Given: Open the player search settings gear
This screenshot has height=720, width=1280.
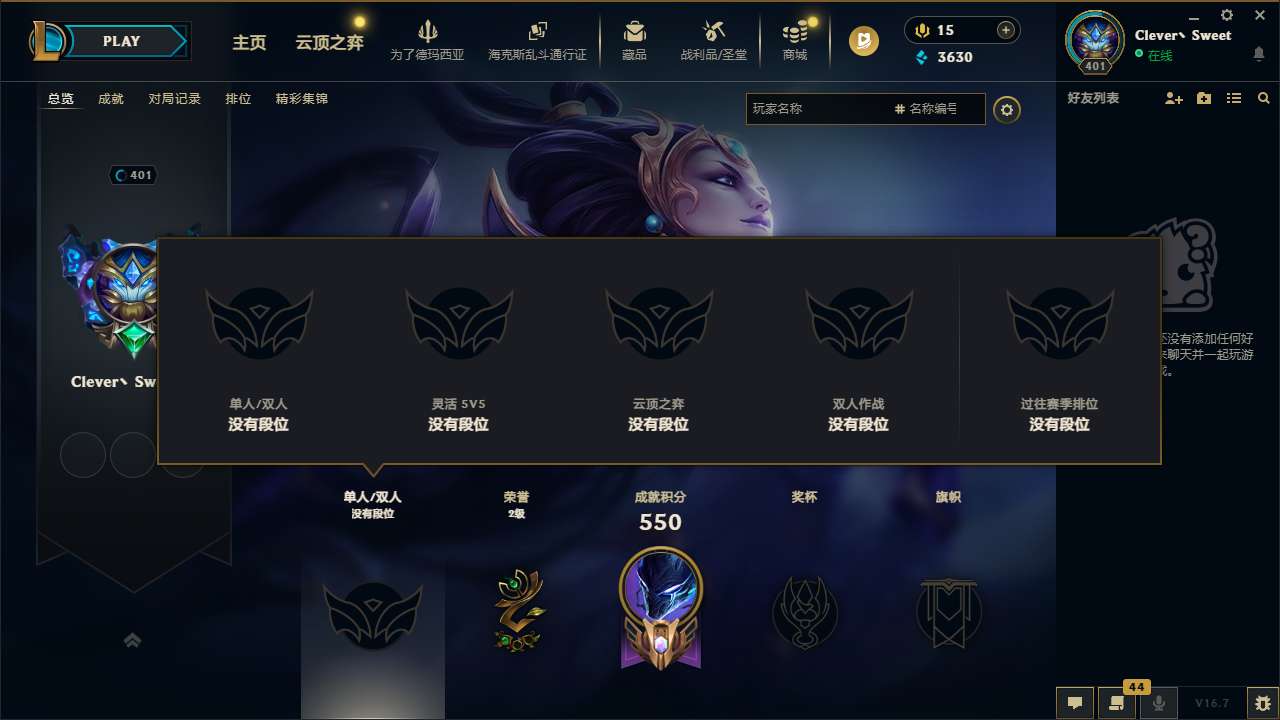Looking at the screenshot, I should [1007, 110].
